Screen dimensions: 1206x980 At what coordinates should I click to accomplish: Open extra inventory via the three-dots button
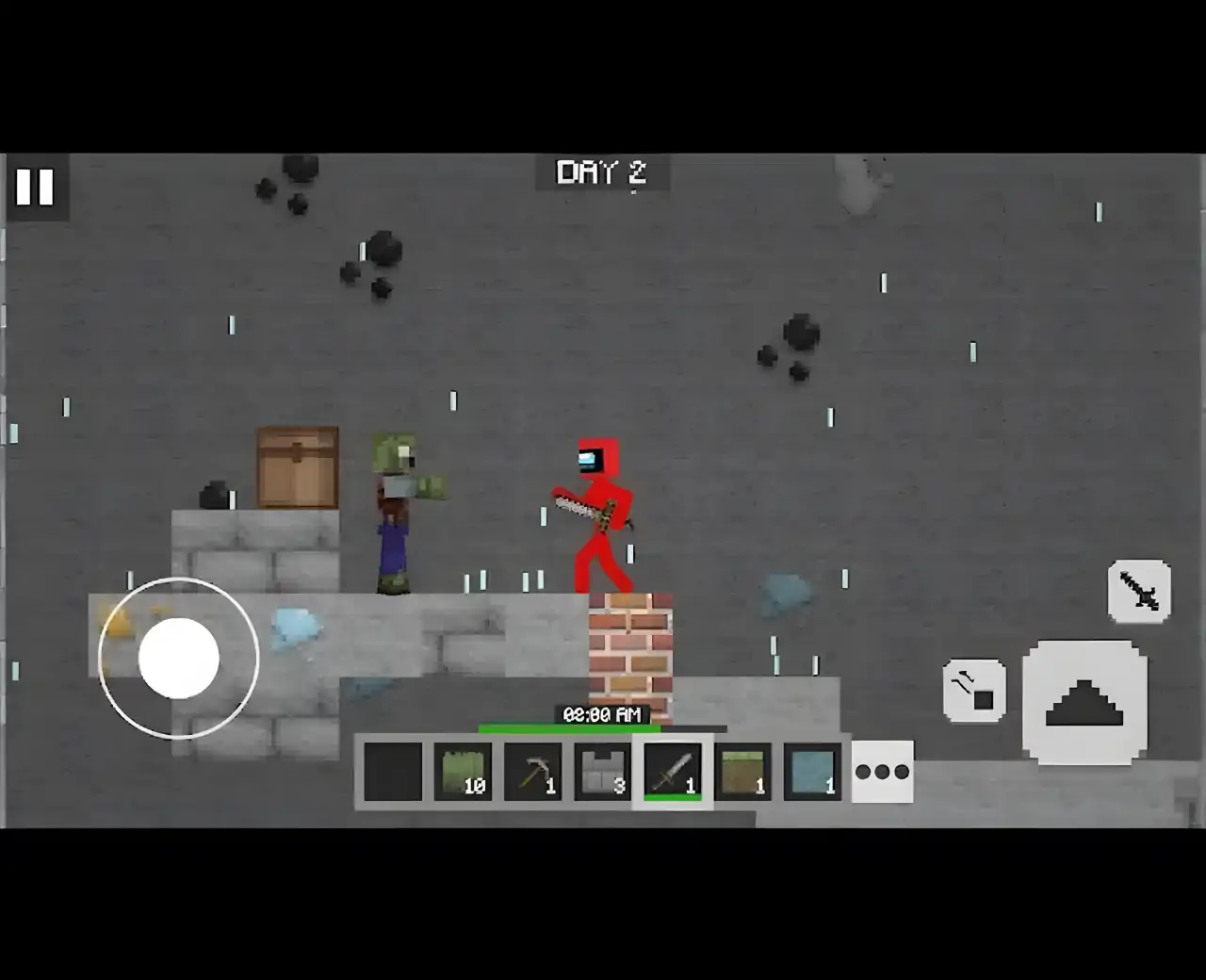pos(882,771)
